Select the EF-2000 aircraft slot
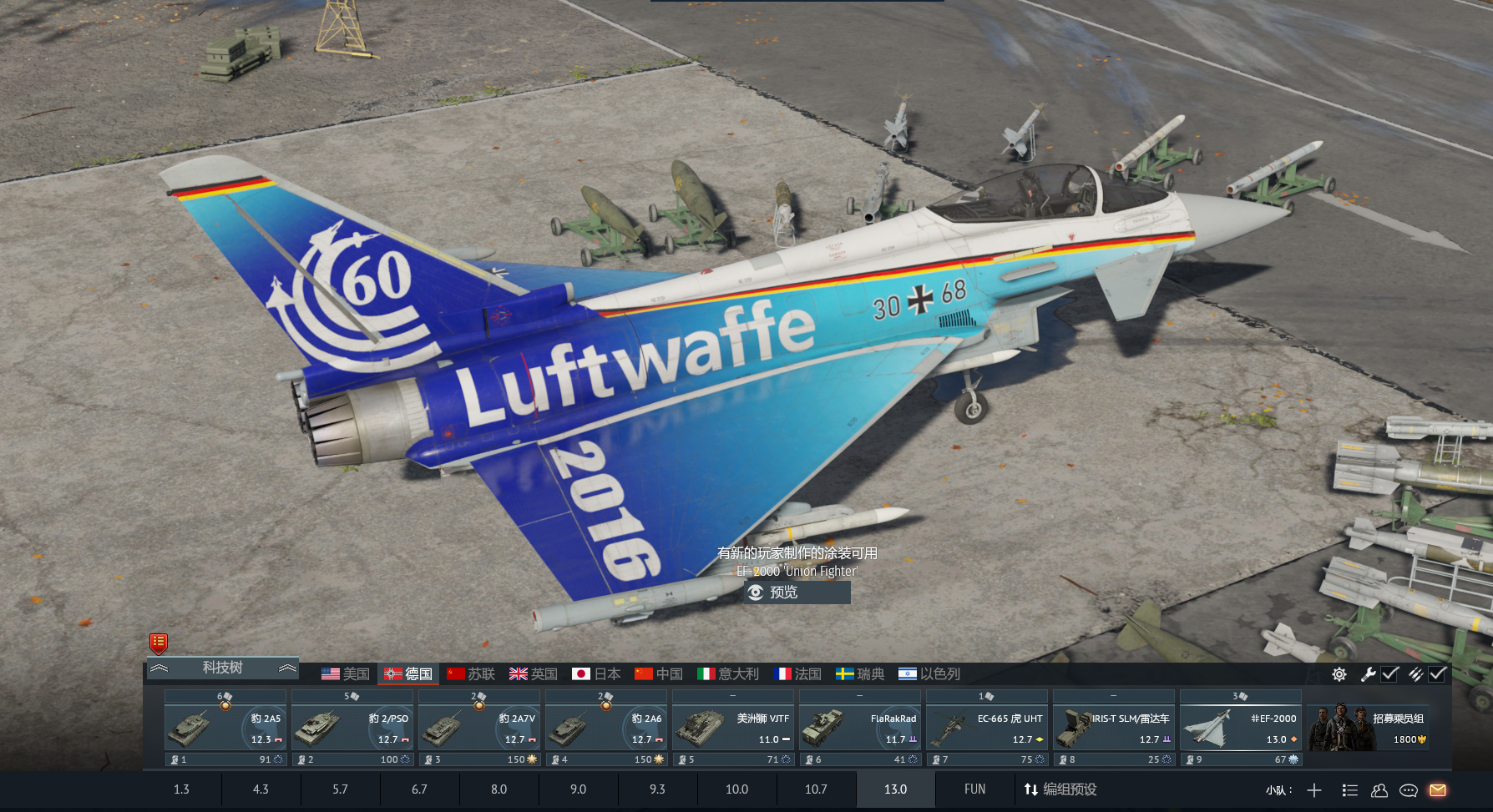 [x=1241, y=728]
